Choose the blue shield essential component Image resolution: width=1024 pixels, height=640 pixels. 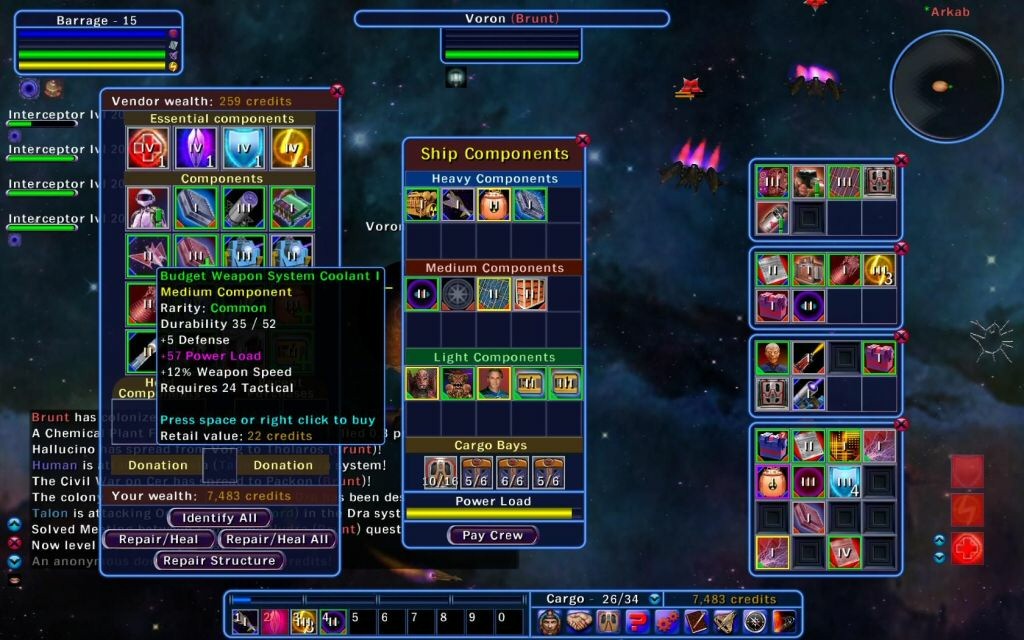[244, 149]
